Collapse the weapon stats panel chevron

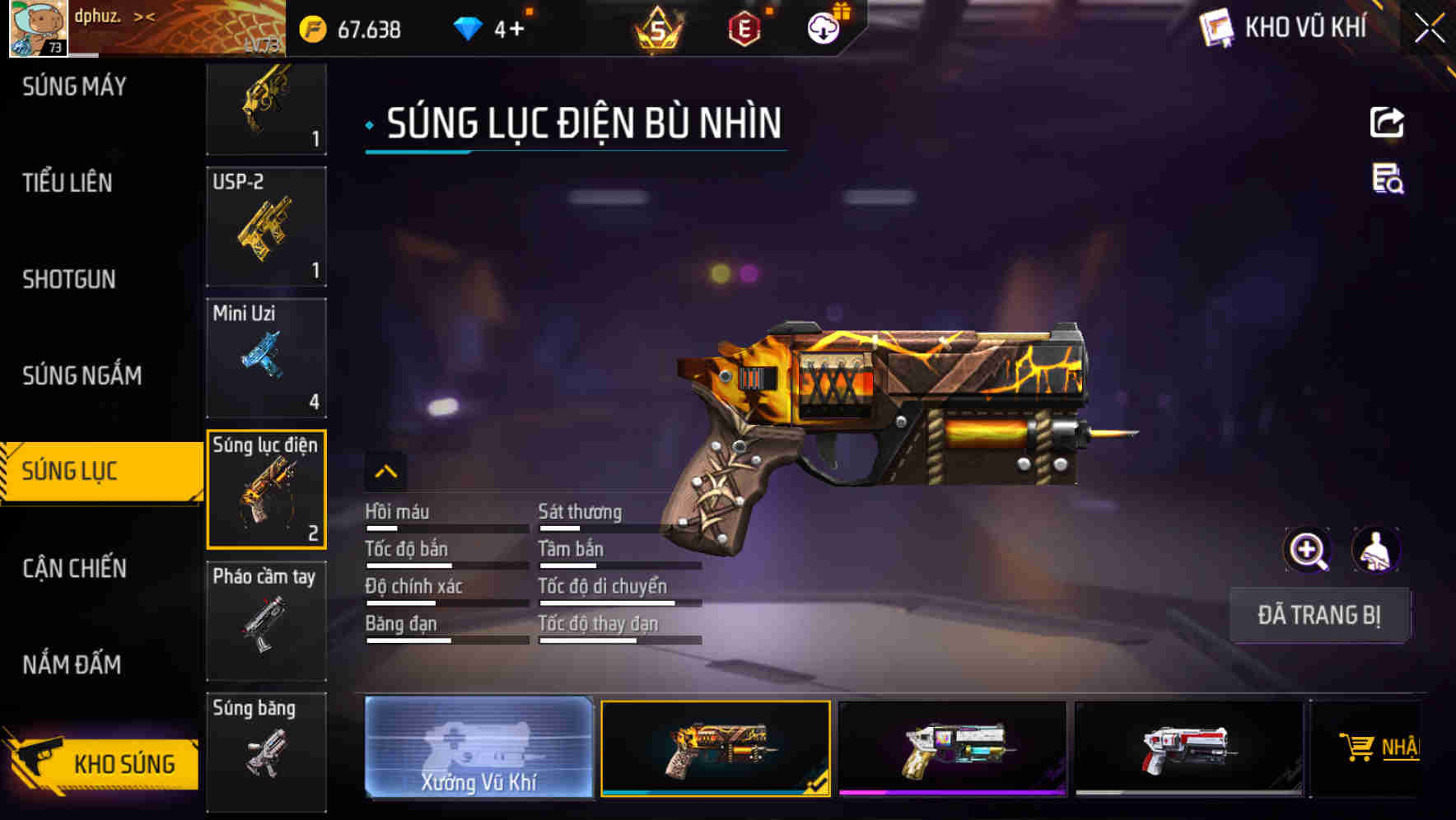coord(385,471)
